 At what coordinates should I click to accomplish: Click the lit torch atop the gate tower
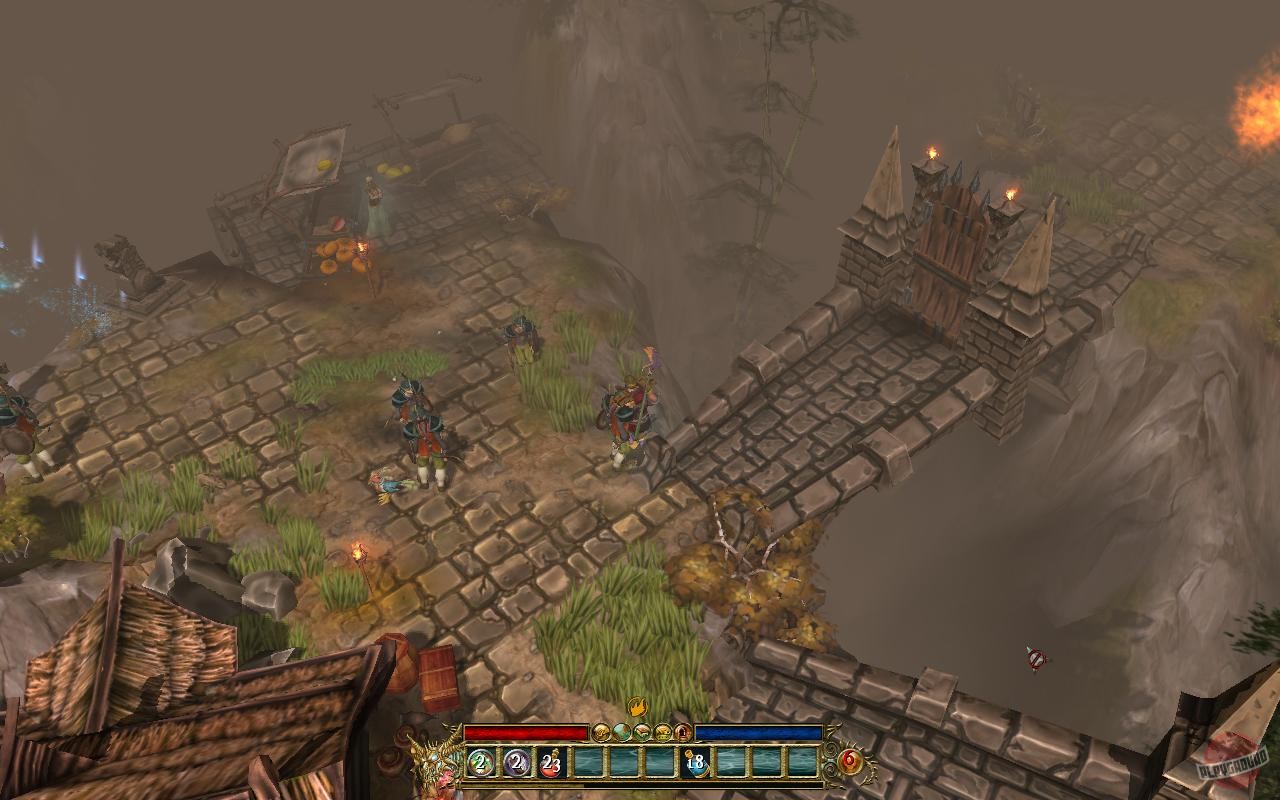tap(934, 152)
